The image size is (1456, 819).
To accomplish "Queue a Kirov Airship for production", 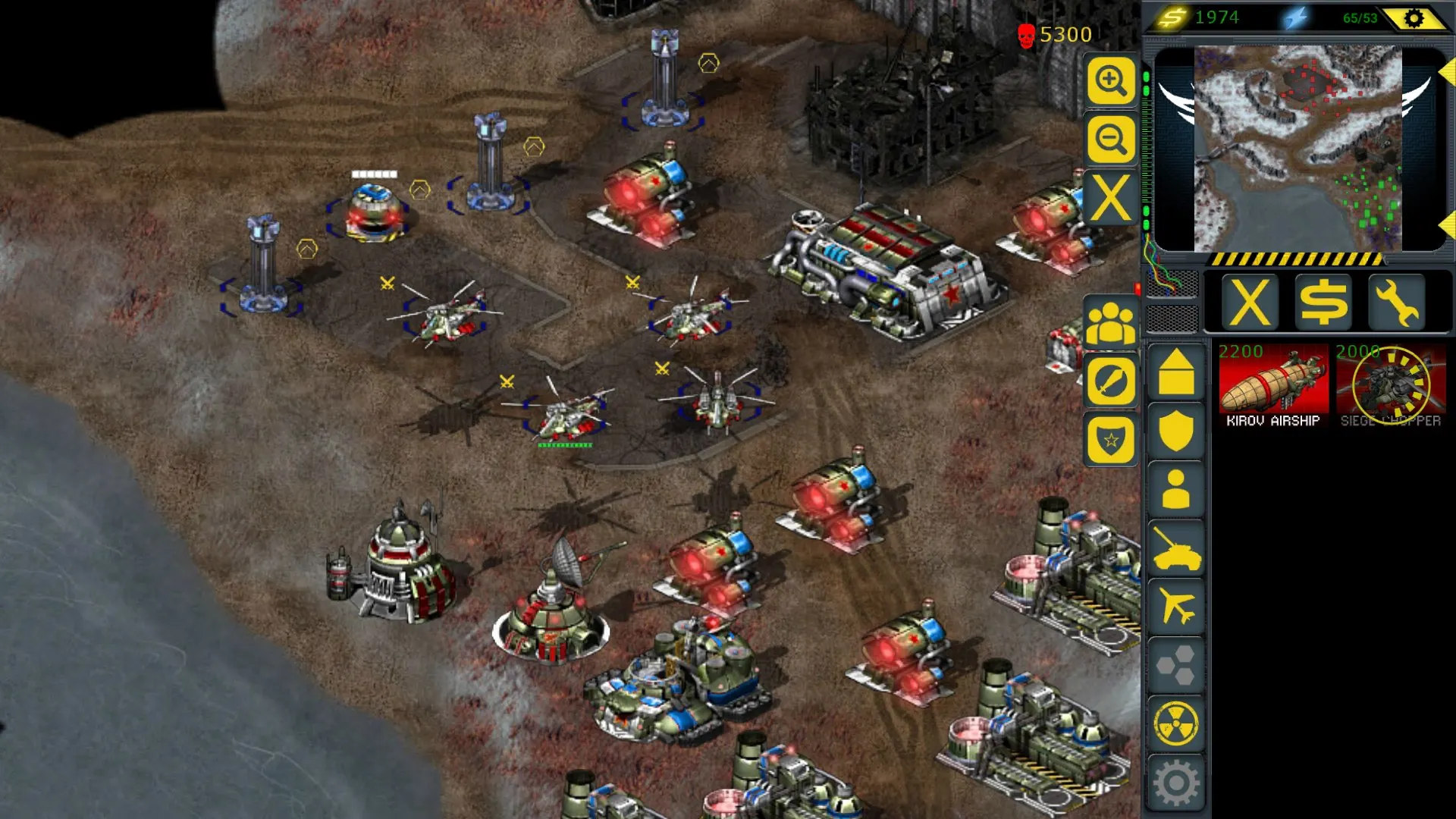I will 1273,387.
